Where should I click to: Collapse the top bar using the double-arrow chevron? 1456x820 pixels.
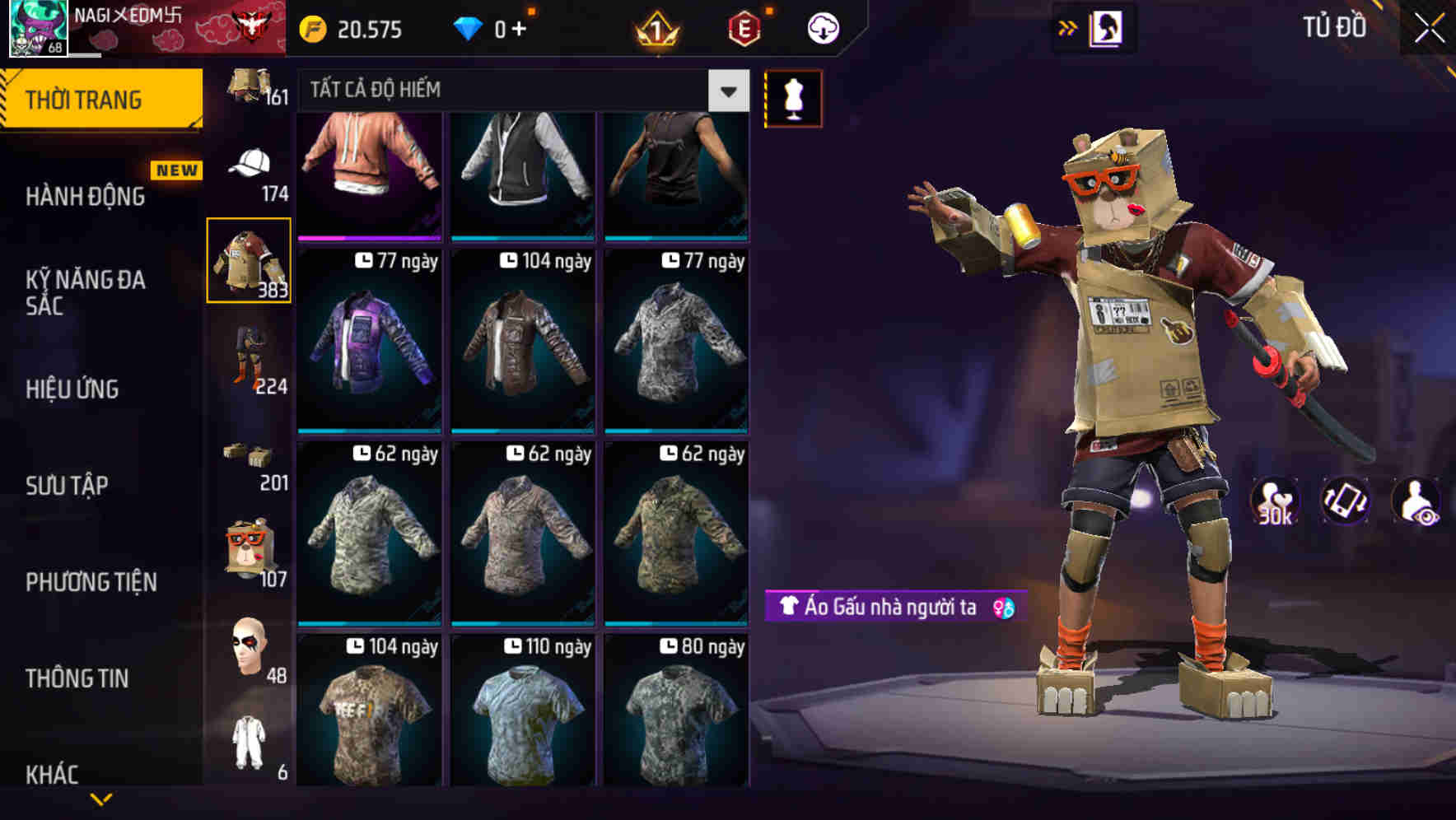tap(1068, 26)
